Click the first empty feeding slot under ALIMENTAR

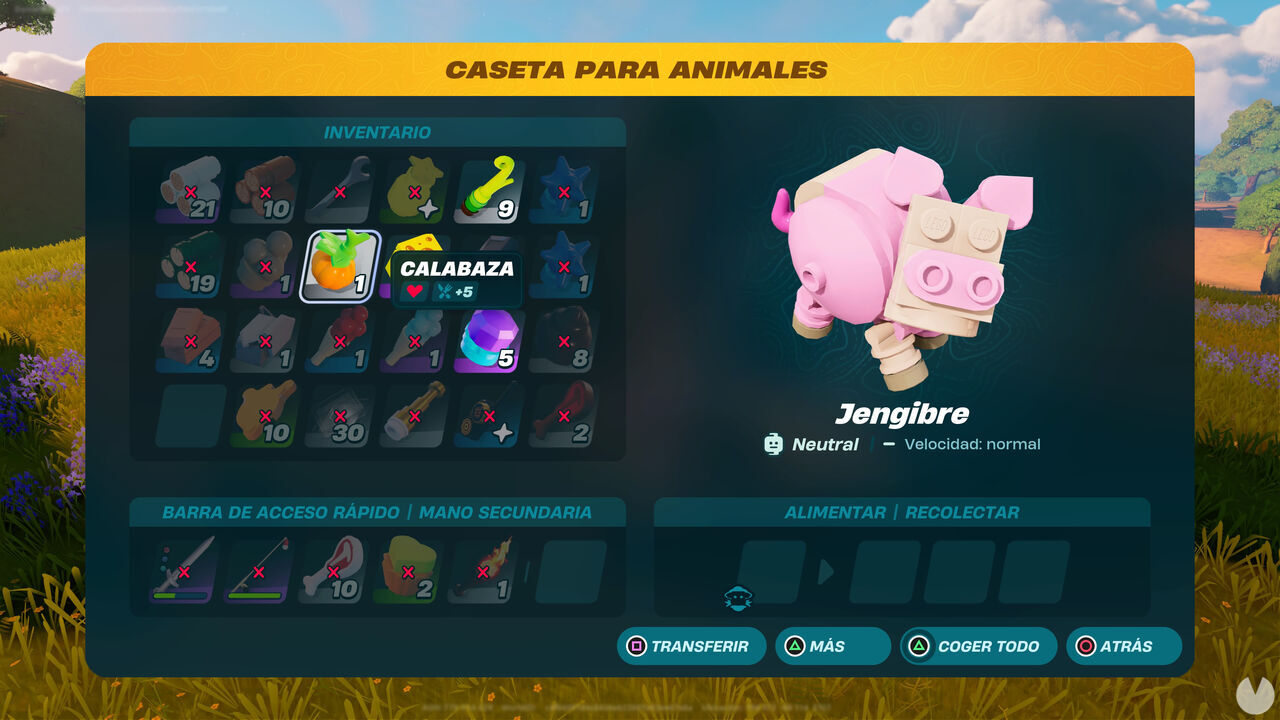(773, 571)
